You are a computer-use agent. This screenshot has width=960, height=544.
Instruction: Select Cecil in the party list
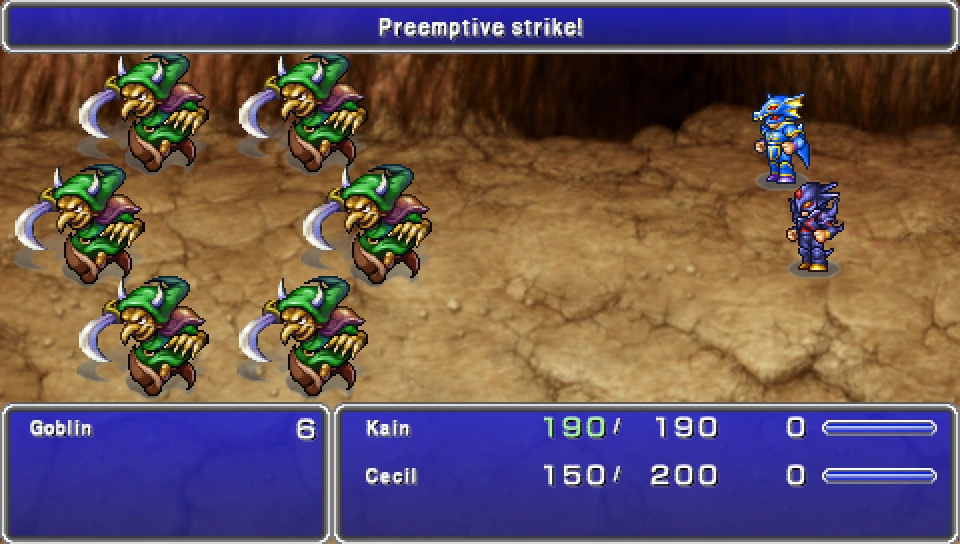coord(391,476)
